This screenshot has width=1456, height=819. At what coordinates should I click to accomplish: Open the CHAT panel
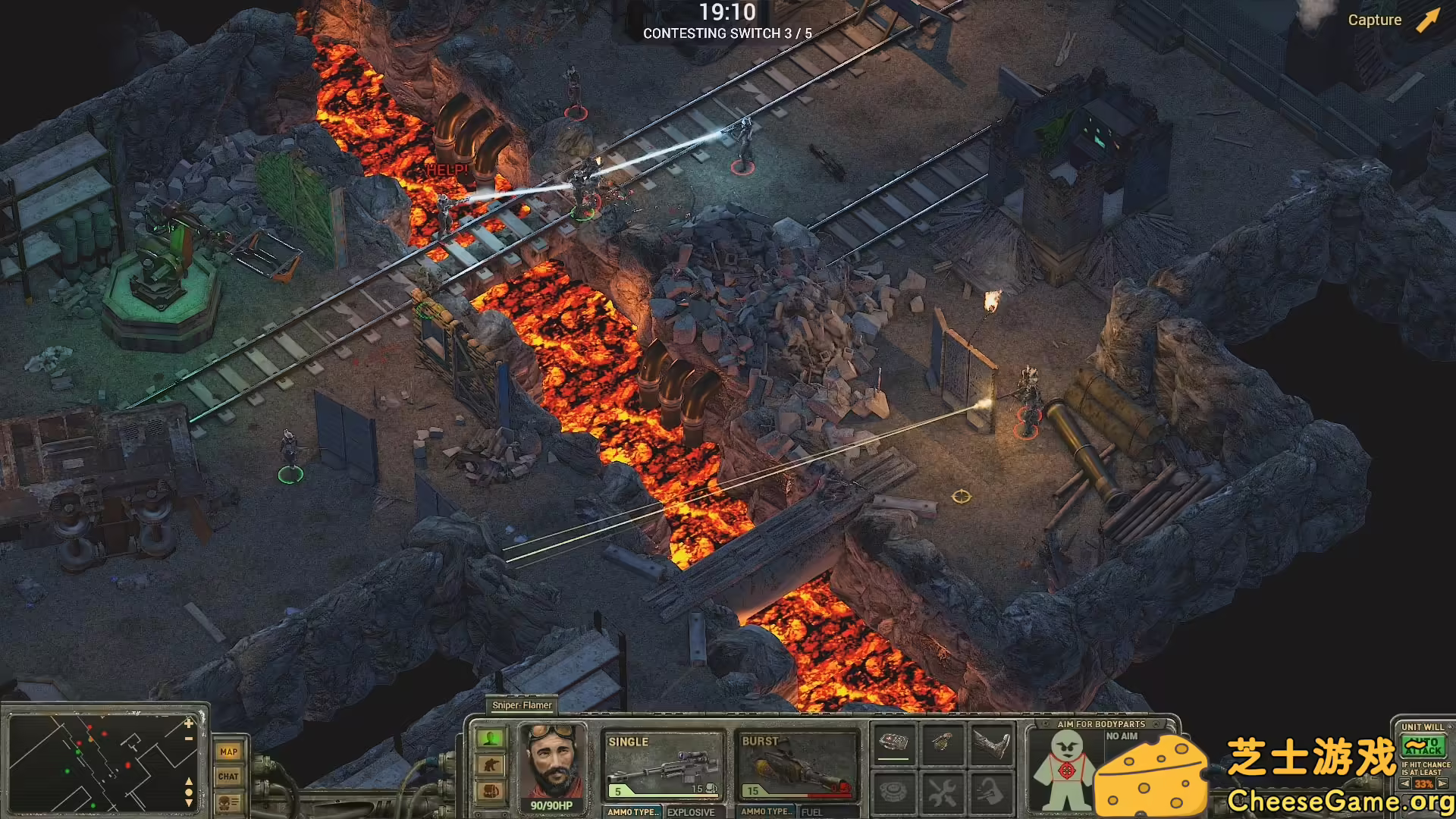click(228, 776)
